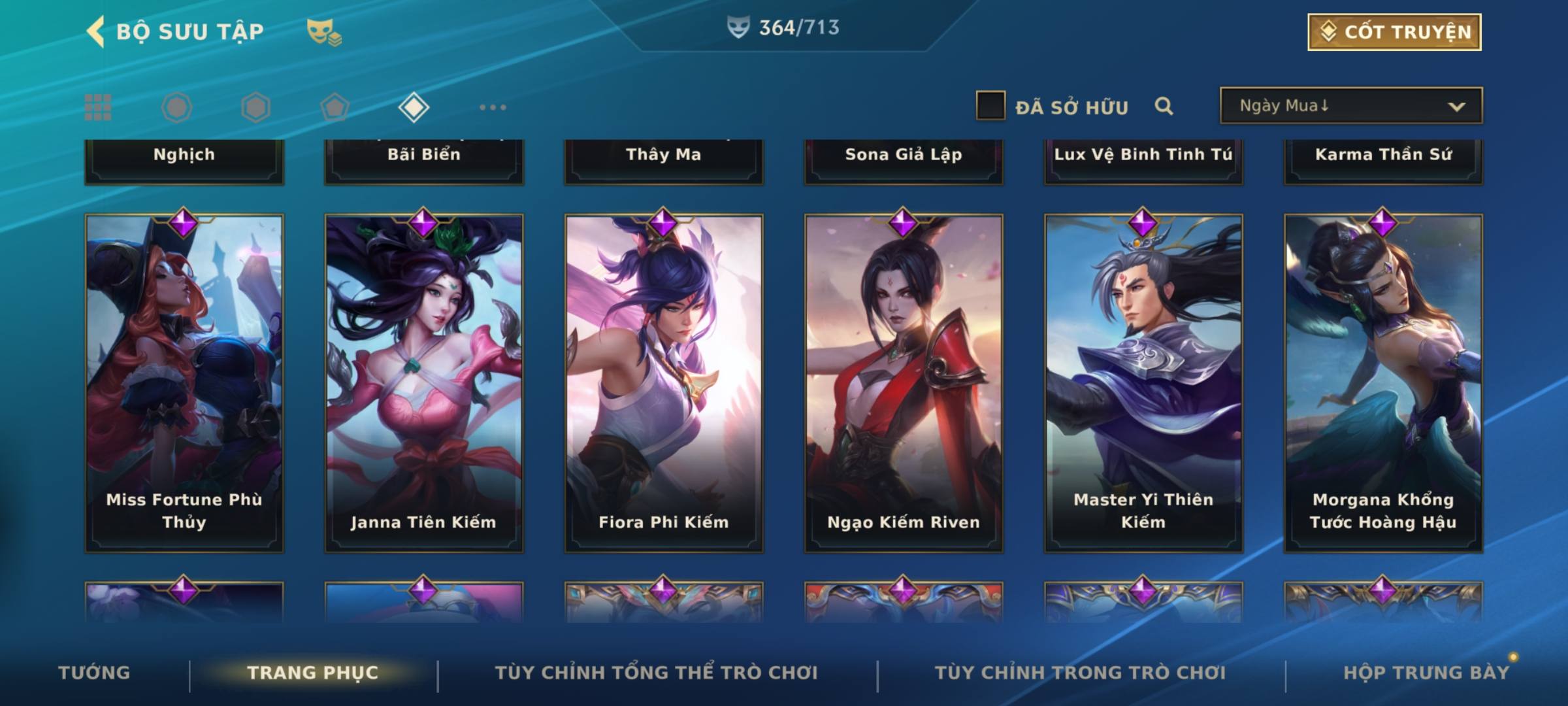
Task: Click the golden mask and coins icon
Action: (324, 32)
